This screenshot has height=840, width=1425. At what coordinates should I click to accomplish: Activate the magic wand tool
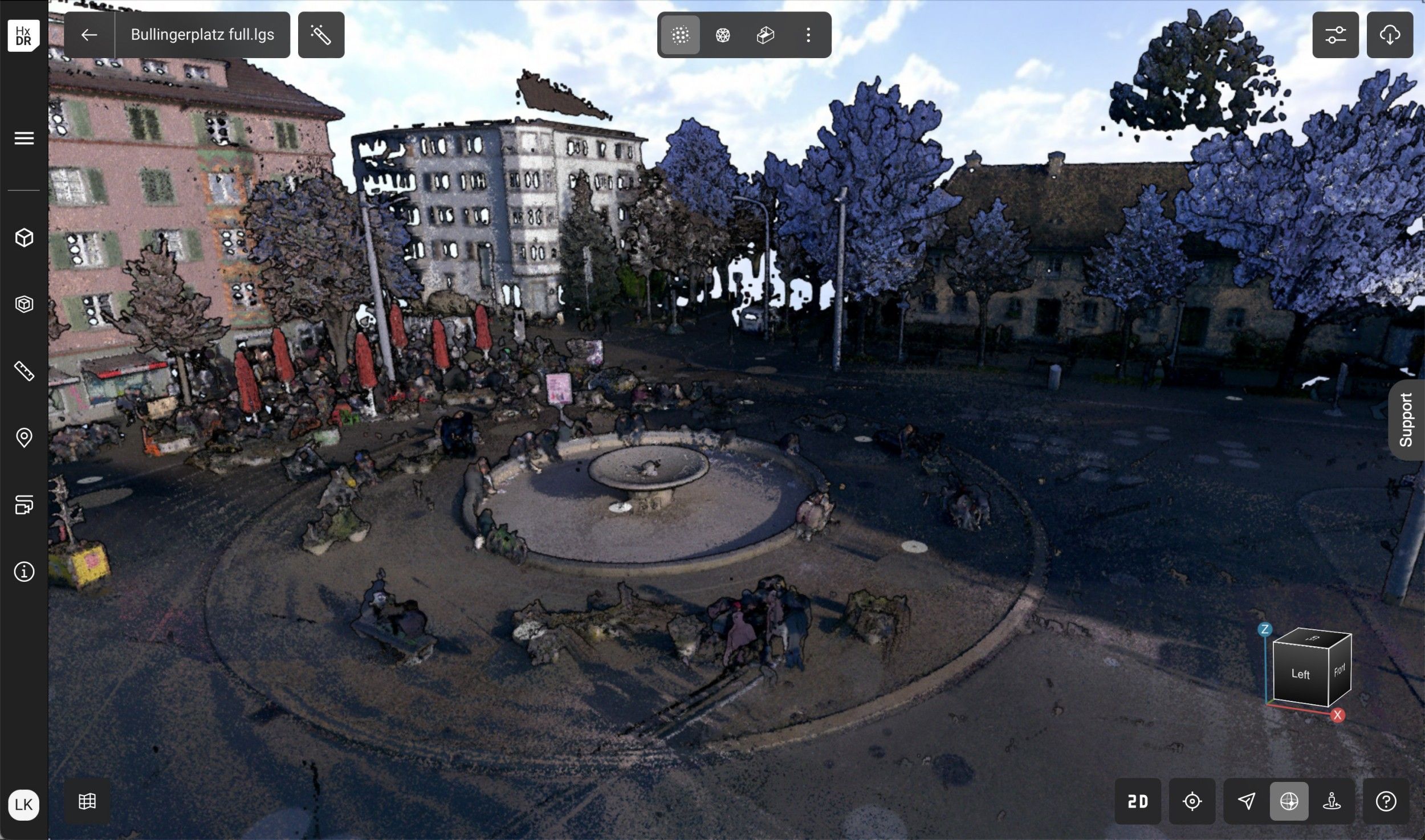[x=321, y=35]
